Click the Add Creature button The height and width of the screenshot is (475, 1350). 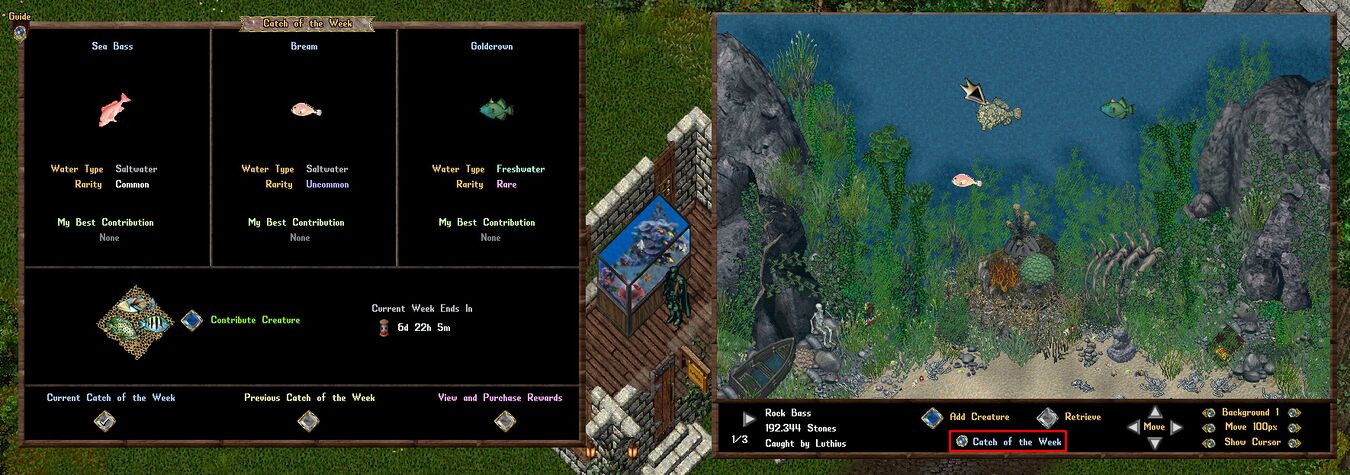[x=932, y=417]
